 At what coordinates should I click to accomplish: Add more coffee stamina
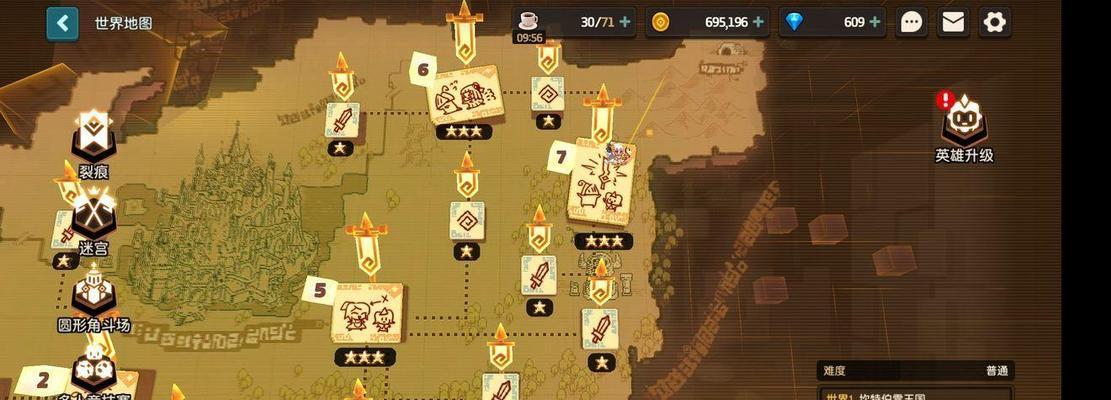[625, 22]
